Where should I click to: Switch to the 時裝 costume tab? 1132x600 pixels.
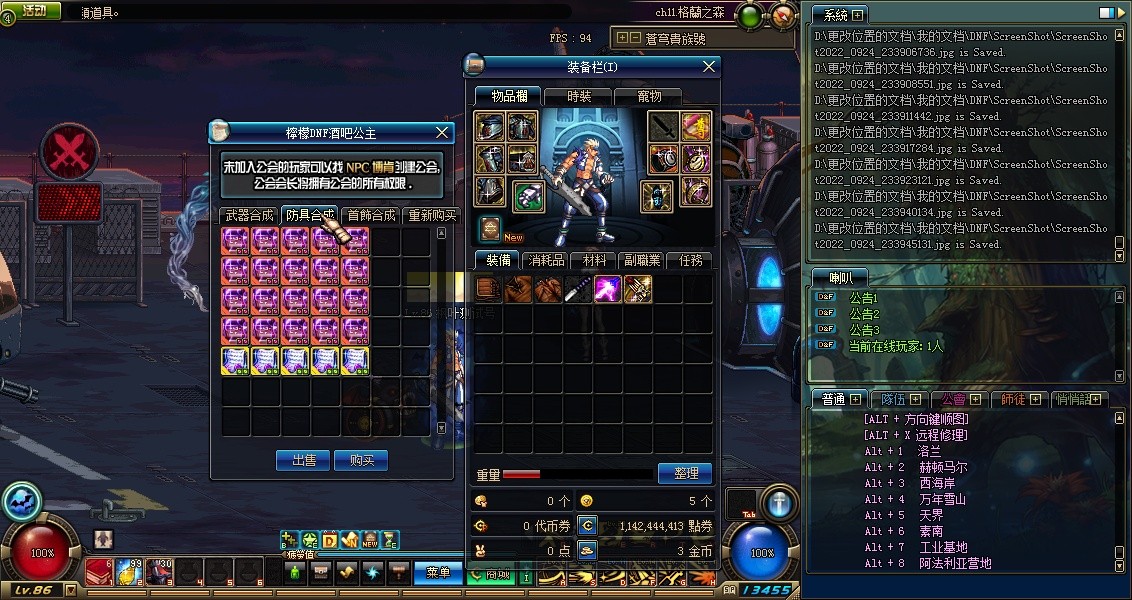(579, 97)
